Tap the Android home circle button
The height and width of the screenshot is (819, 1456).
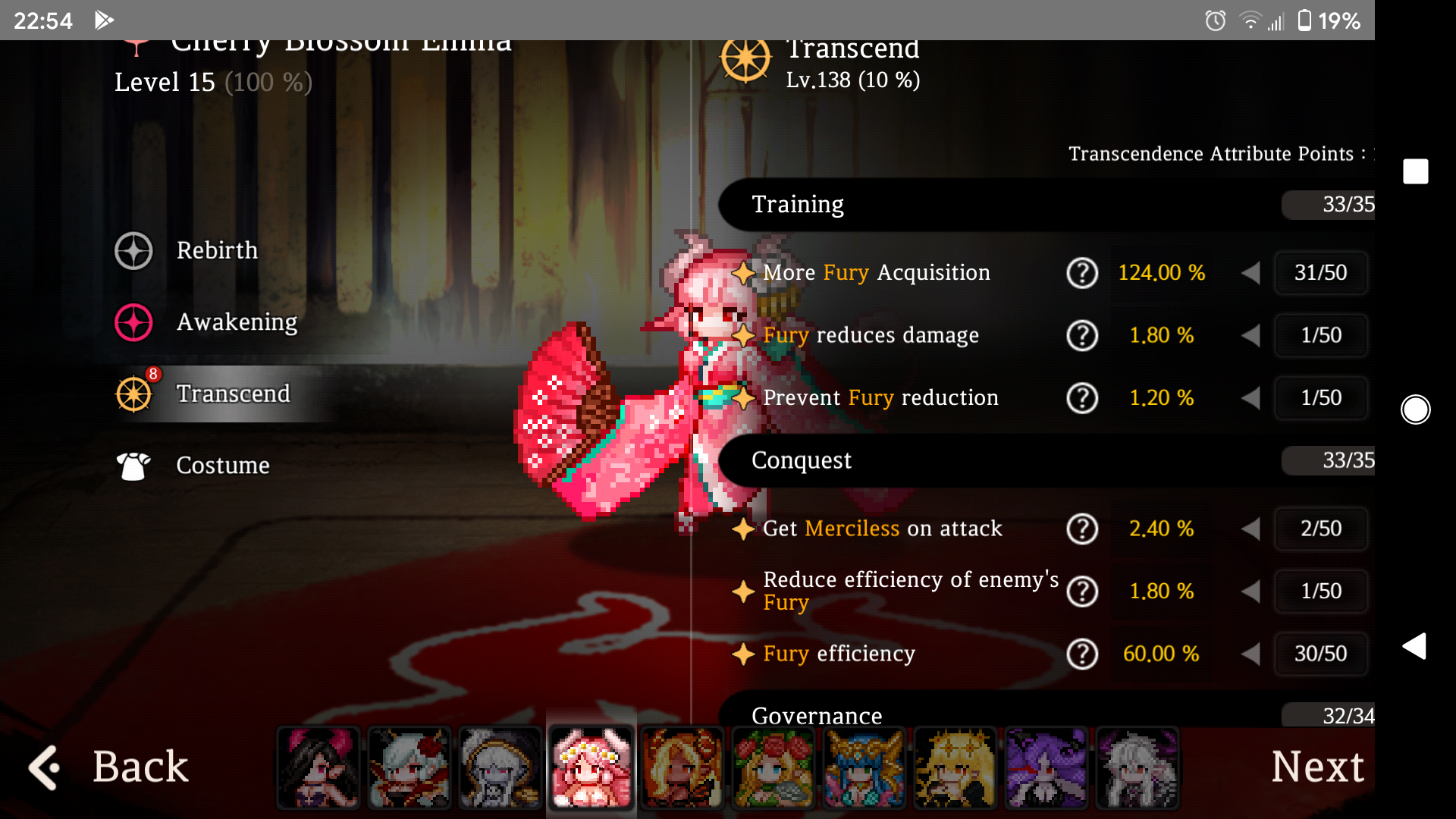[x=1415, y=409]
